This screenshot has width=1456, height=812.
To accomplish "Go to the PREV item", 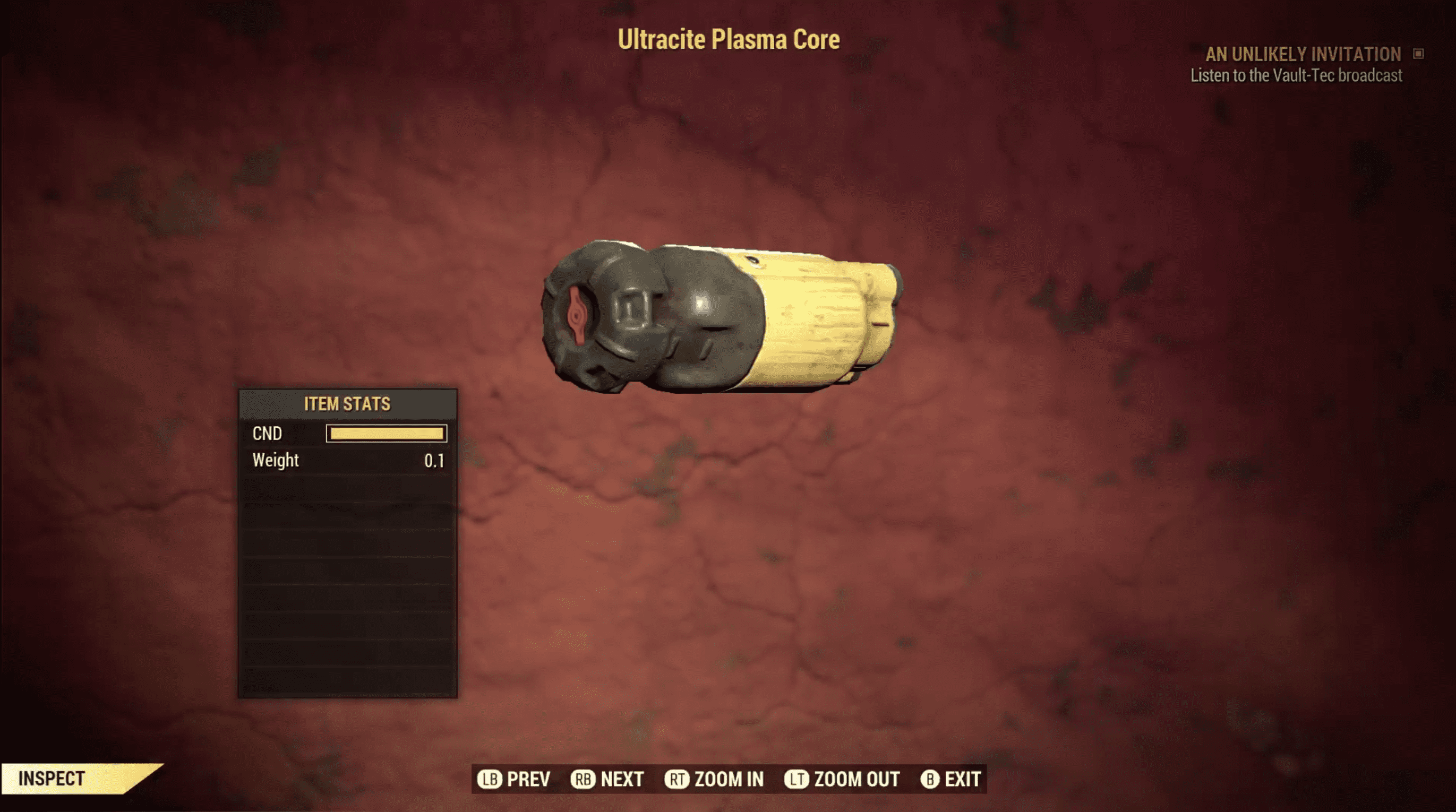I will click(x=514, y=779).
